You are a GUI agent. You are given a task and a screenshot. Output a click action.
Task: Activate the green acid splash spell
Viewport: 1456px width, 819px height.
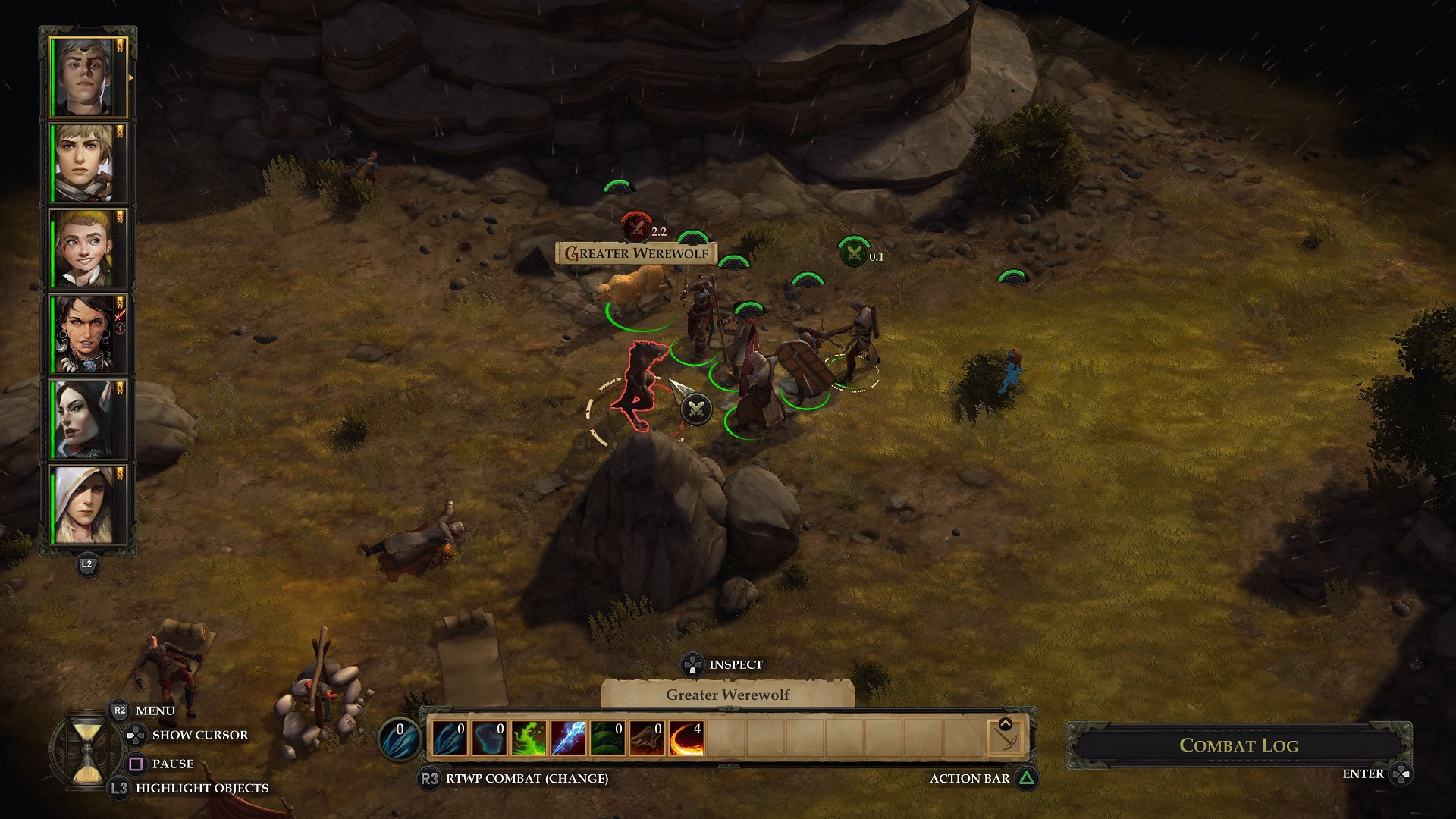click(529, 738)
